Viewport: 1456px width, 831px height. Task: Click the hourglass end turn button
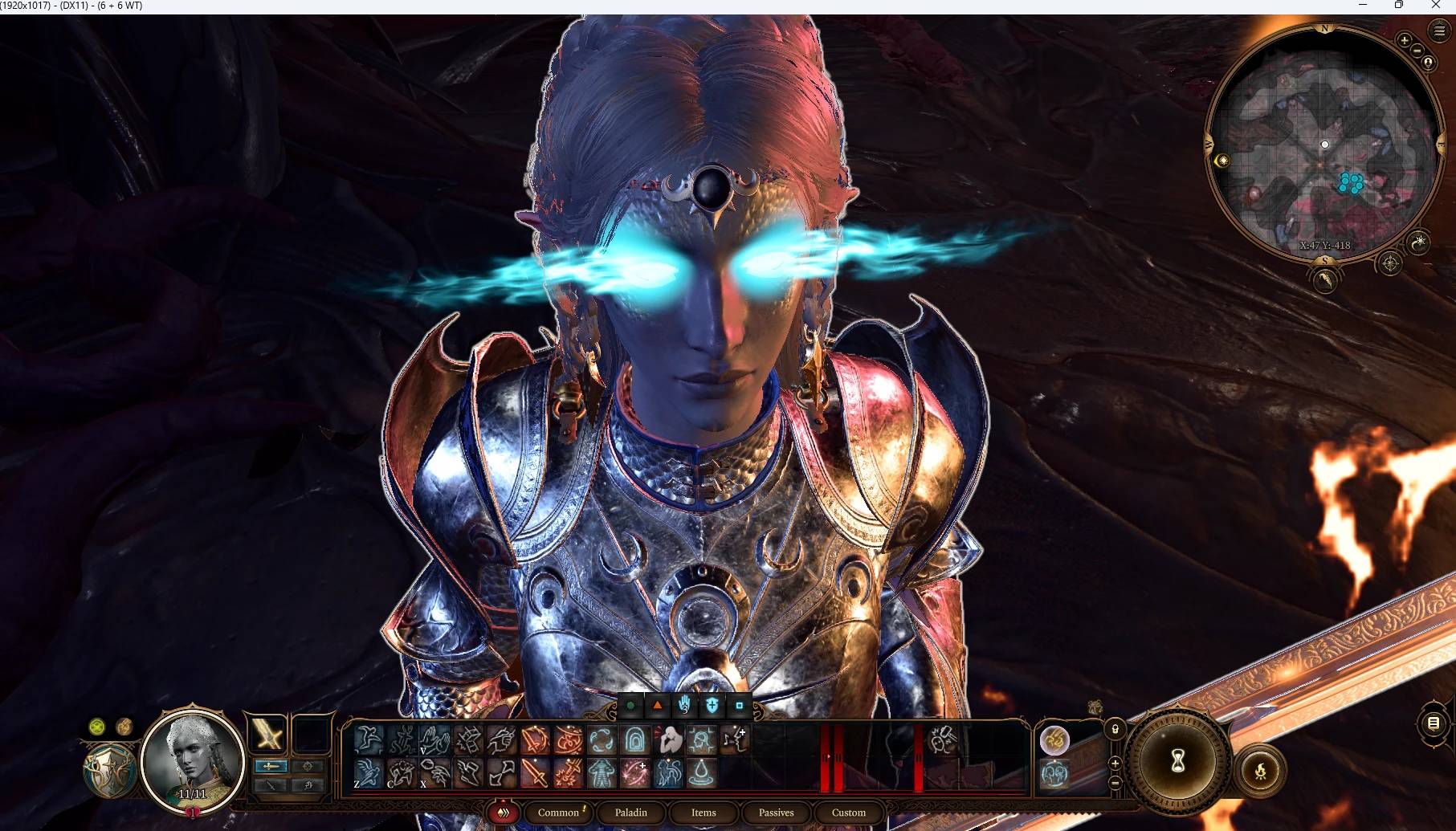click(1177, 761)
